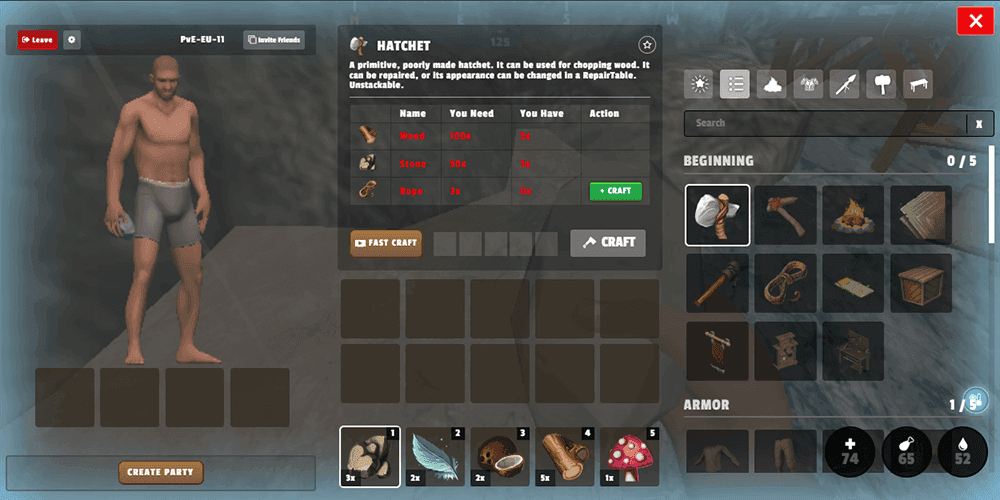Click the Invite Friends button
This screenshot has height=500, width=1000.
(274, 40)
